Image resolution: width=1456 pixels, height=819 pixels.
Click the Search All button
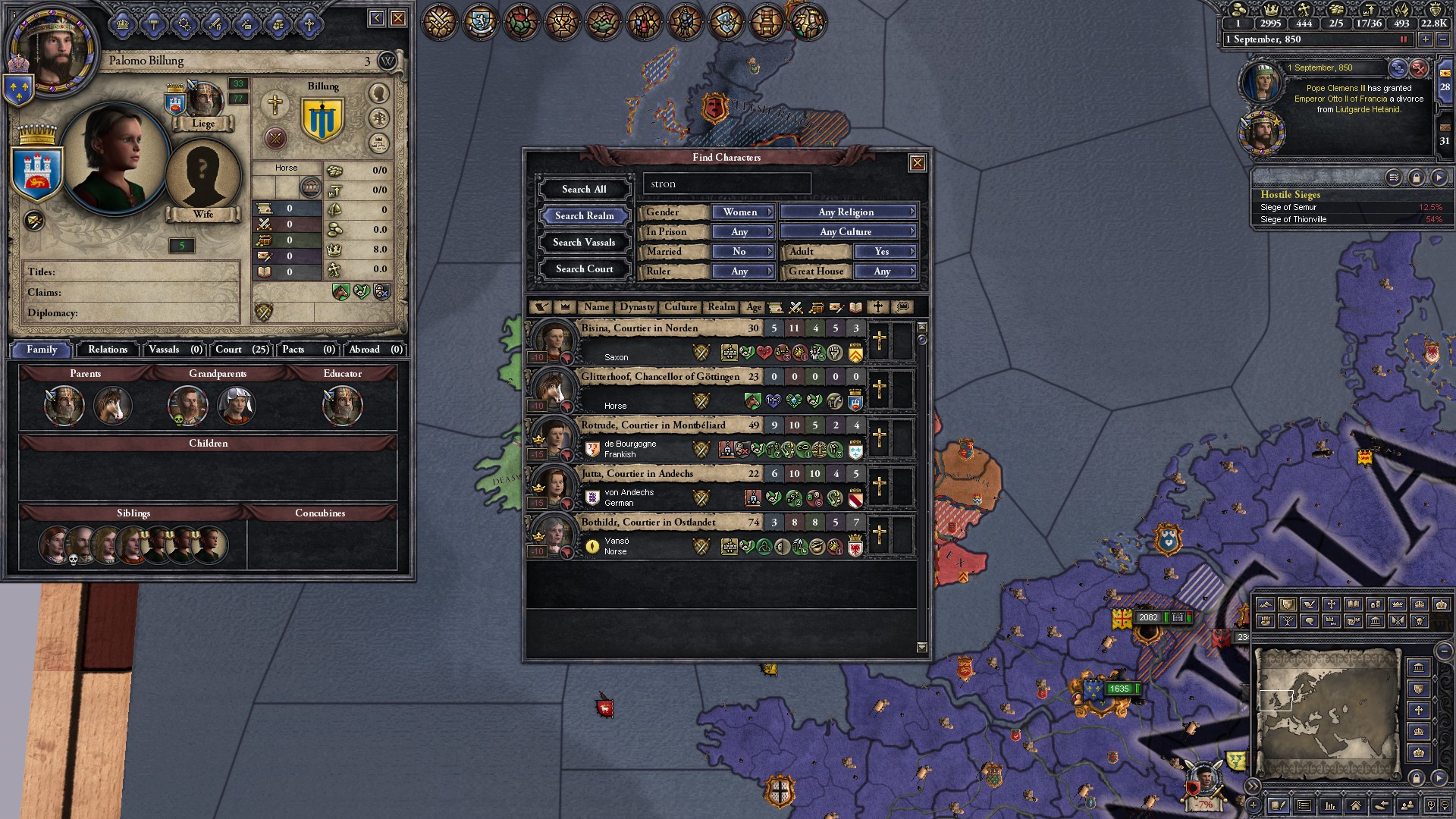point(584,190)
